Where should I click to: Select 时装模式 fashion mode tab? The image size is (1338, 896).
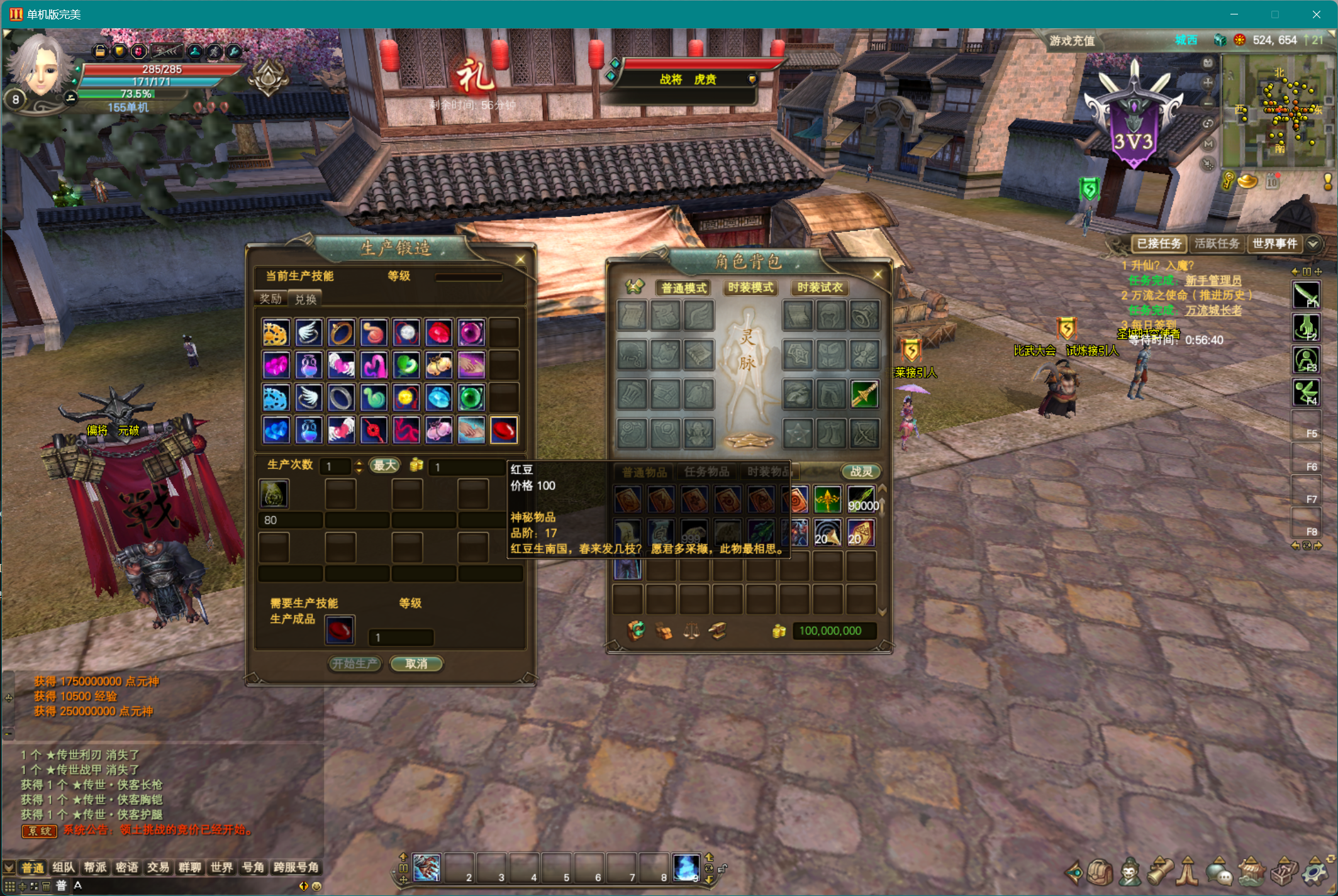(x=750, y=287)
